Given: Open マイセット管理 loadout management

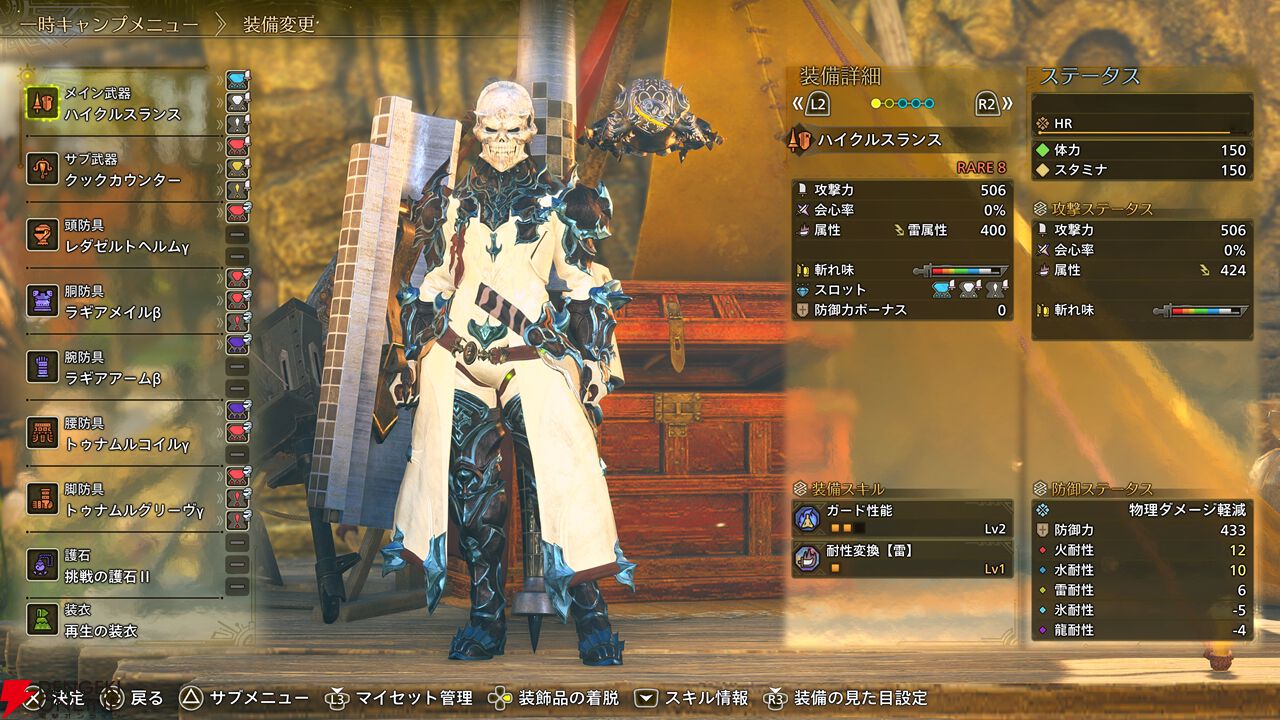Looking at the screenshot, I should (400, 698).
